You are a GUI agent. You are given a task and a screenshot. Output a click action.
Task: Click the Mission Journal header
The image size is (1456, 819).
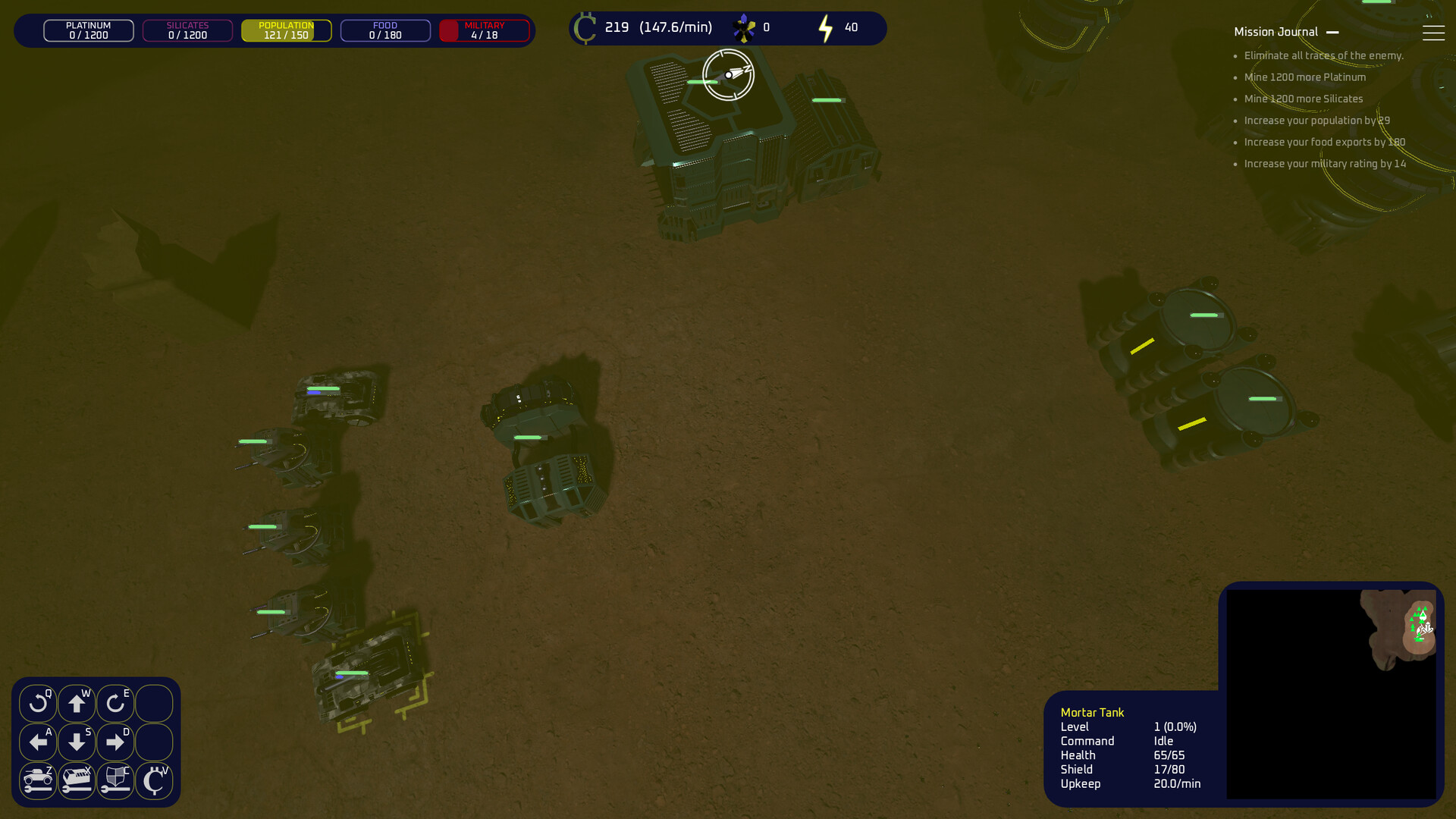click(x=1276, y=32)
